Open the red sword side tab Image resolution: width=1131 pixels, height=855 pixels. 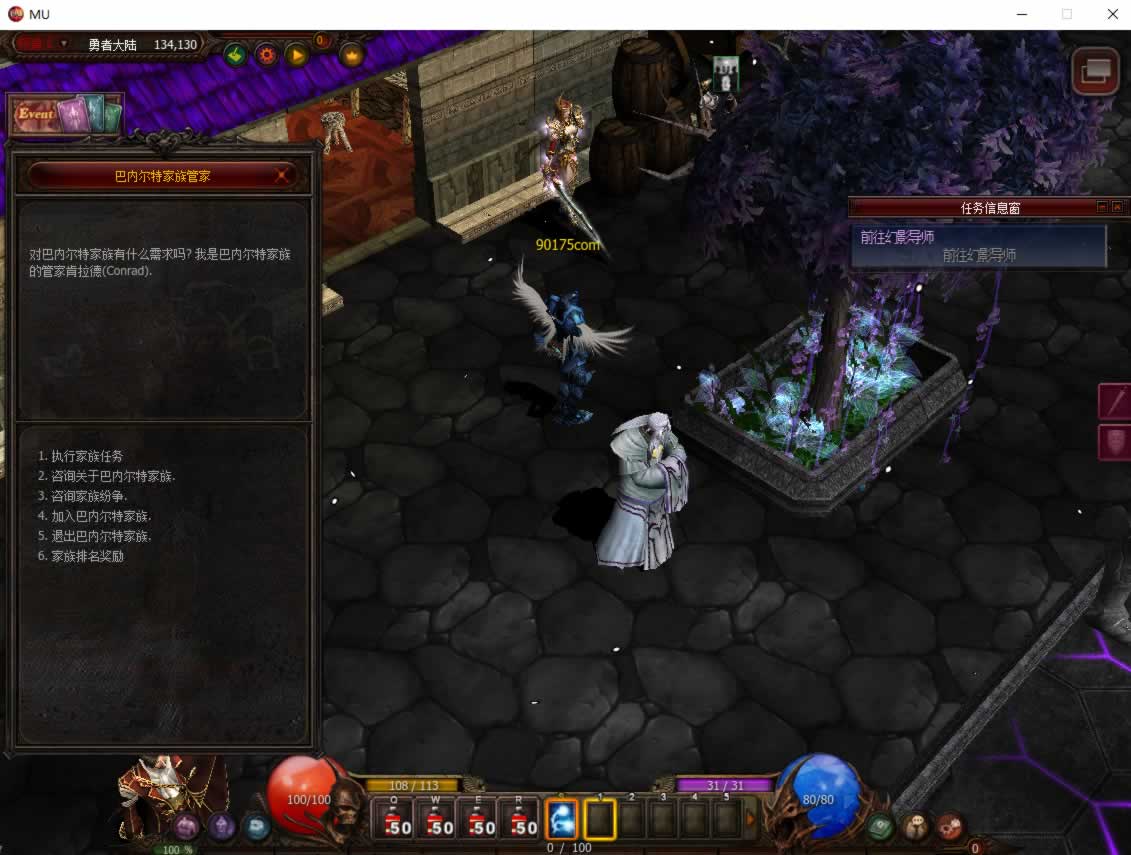1114,401
